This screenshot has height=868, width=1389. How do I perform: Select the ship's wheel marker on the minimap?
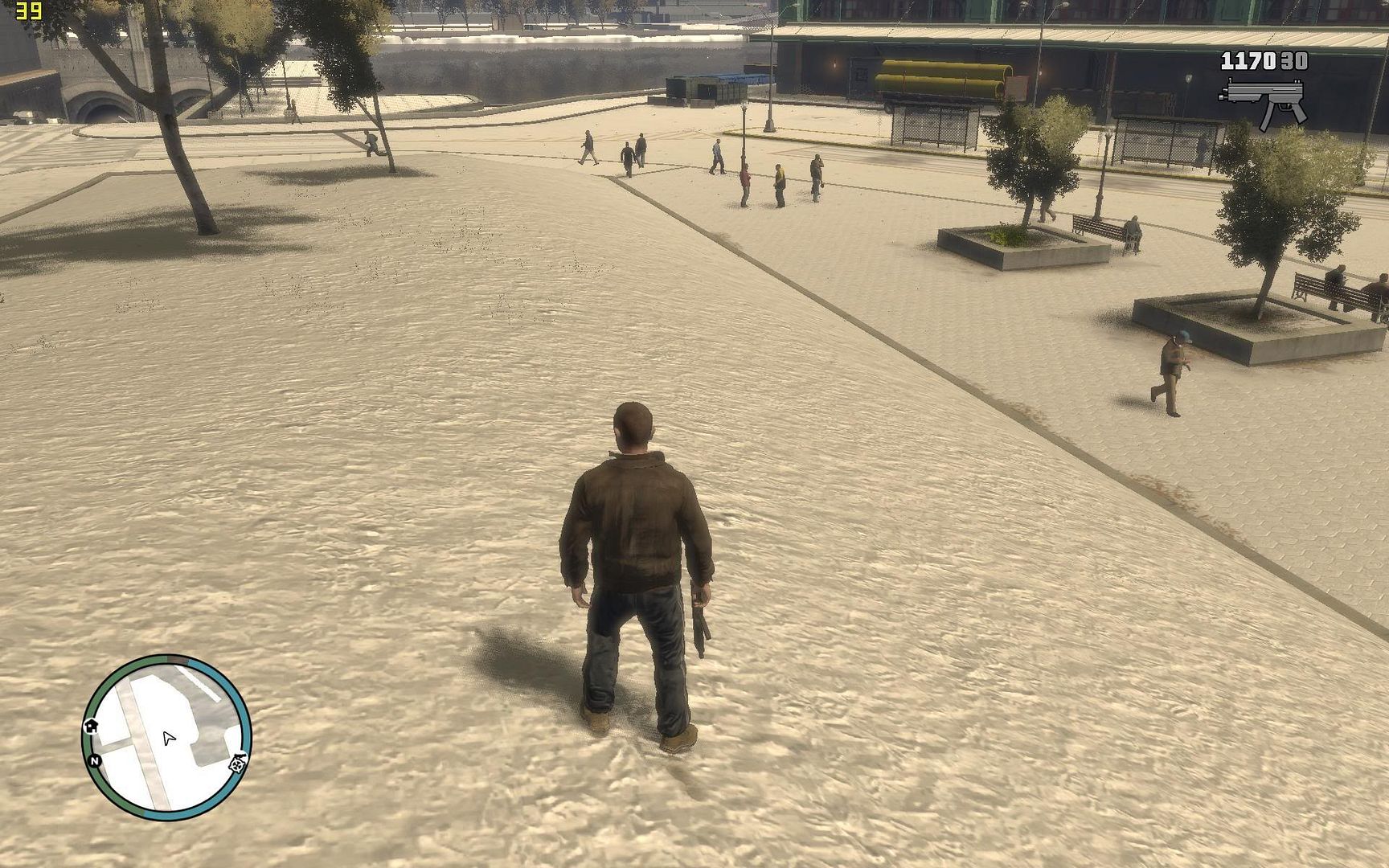coord(238,763)
